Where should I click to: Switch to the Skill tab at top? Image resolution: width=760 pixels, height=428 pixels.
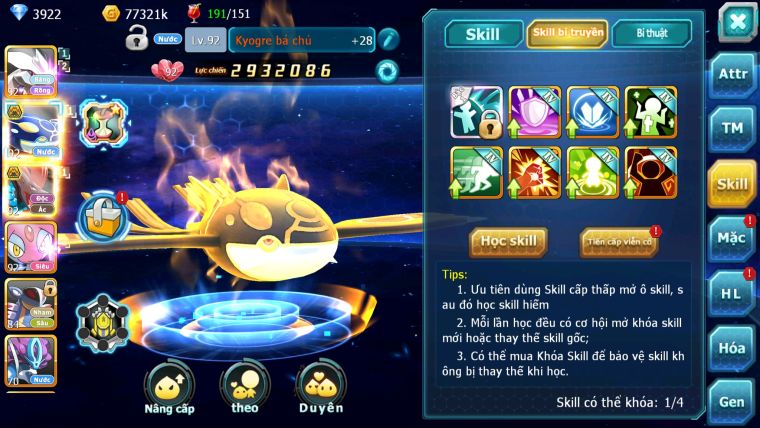(x=481, y=34)
